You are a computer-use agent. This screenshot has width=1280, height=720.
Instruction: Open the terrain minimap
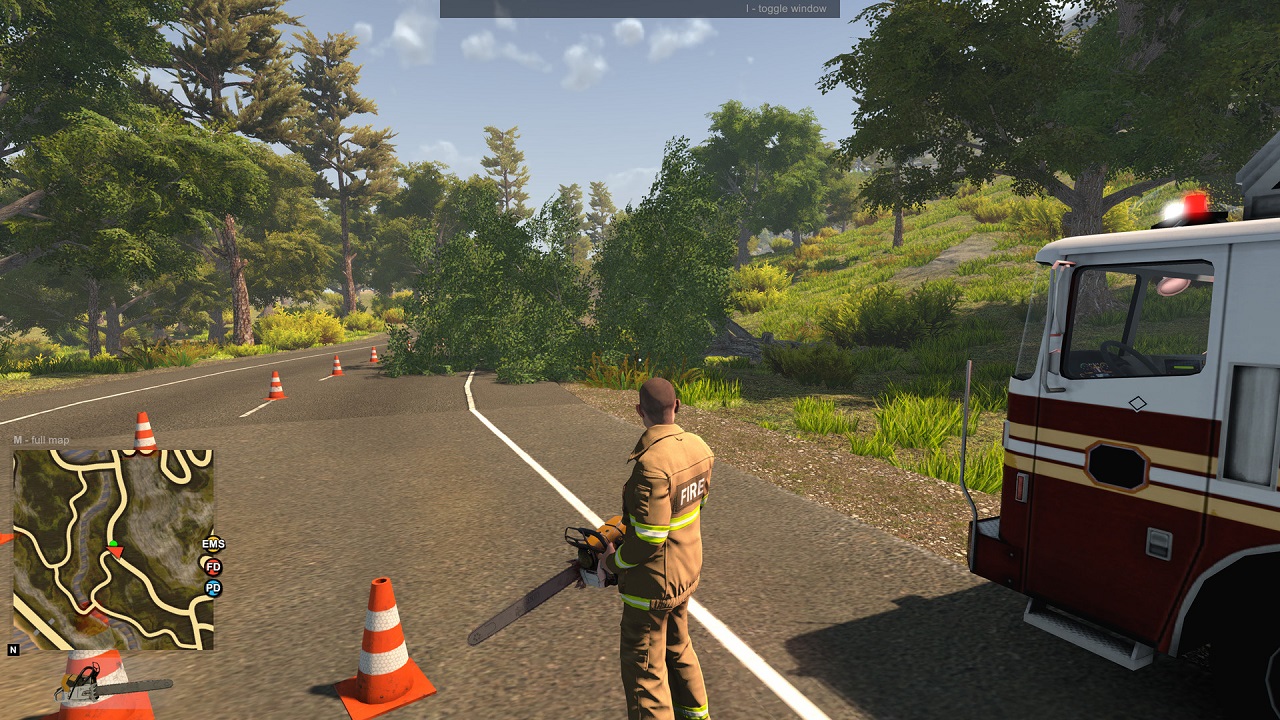tap(112, 549)
